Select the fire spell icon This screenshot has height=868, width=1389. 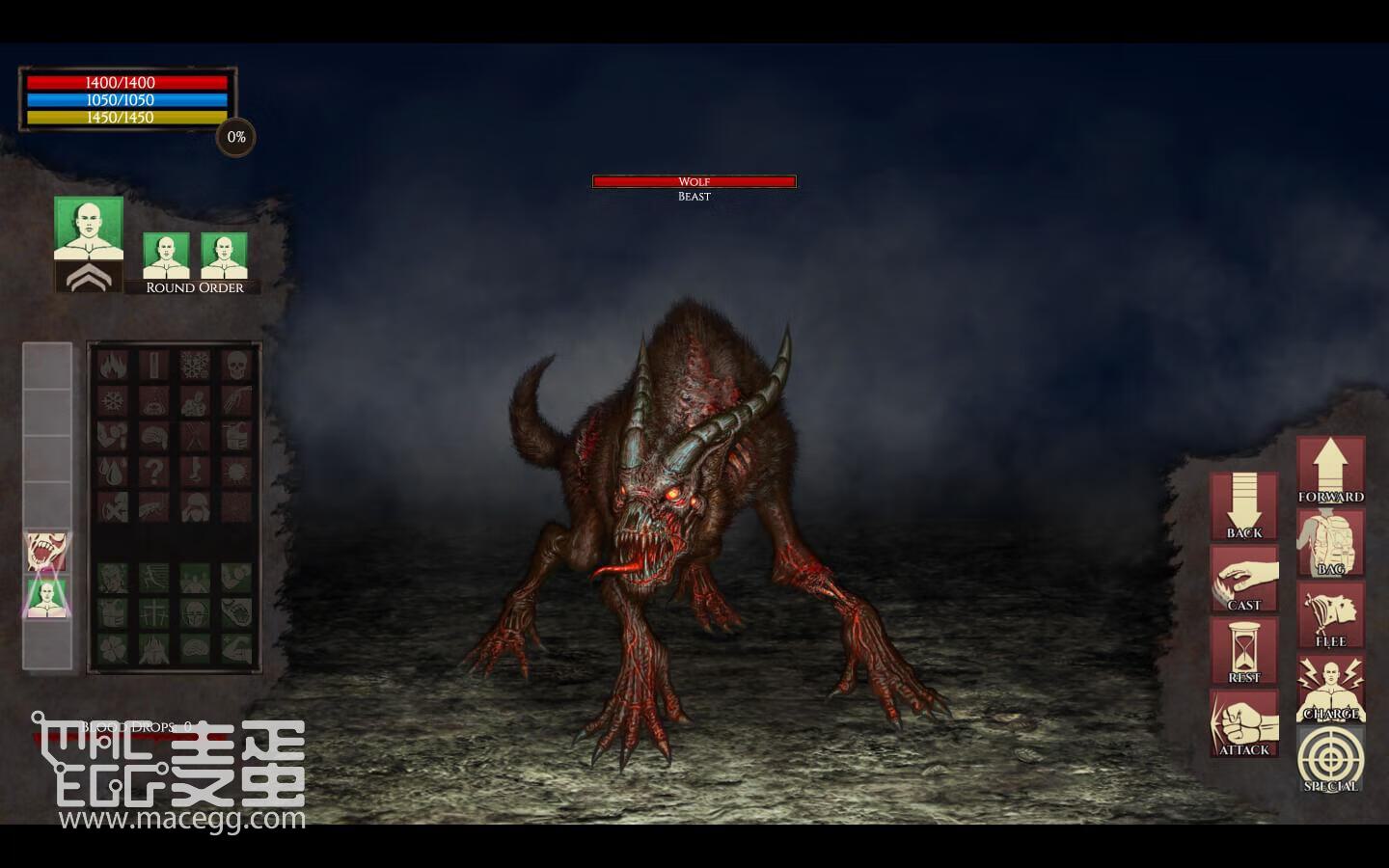(x=112, y=366)
